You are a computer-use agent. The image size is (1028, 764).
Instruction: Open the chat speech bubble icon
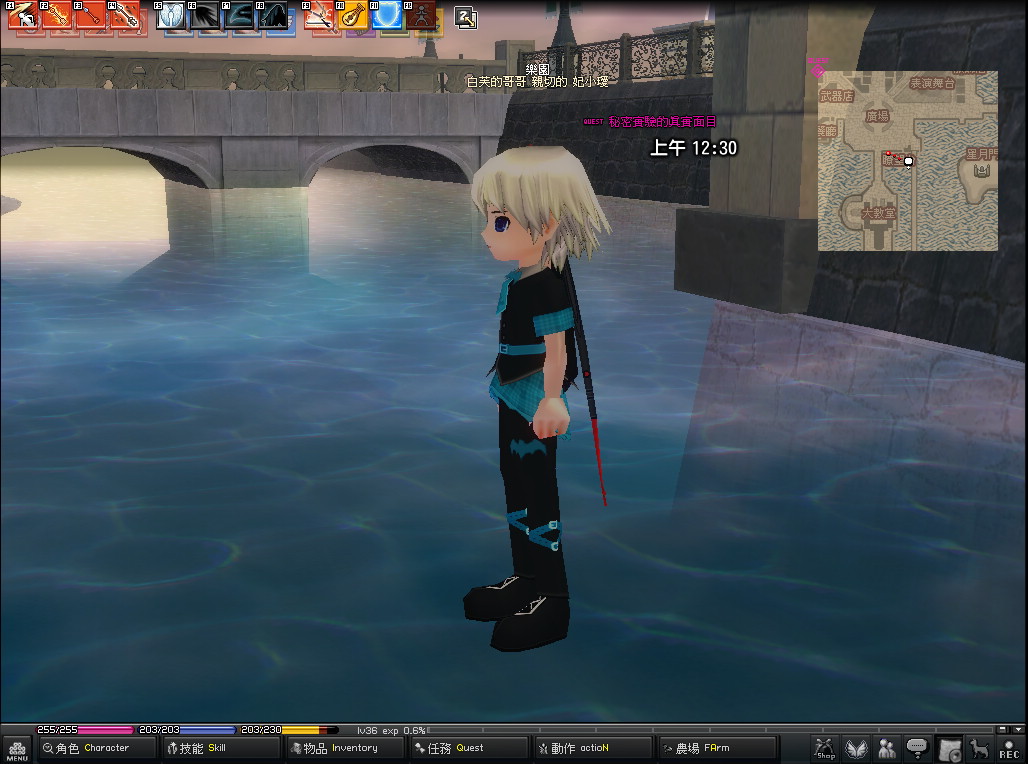tap(917, 748)
